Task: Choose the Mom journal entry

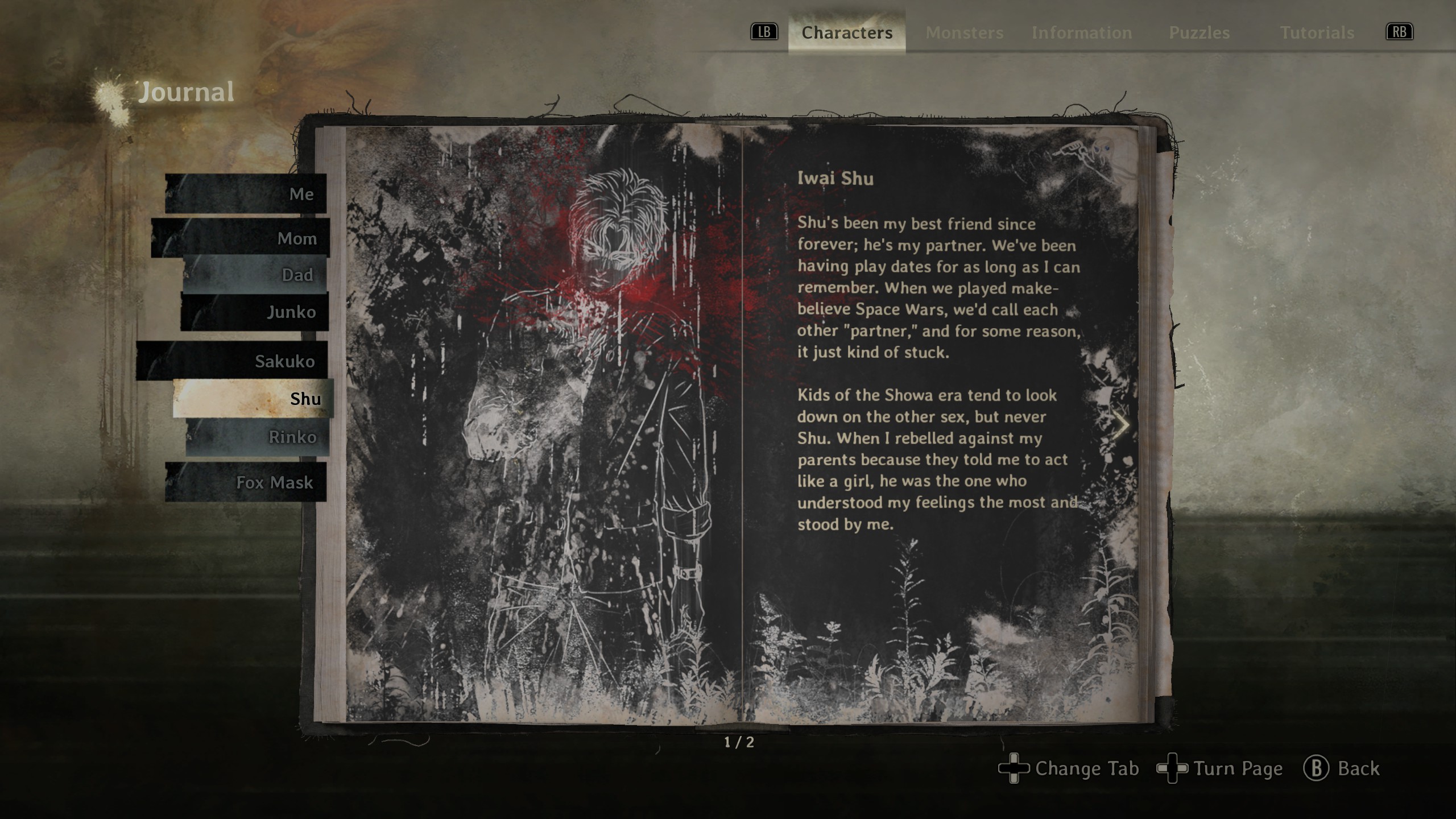Action: pos(241,238)
